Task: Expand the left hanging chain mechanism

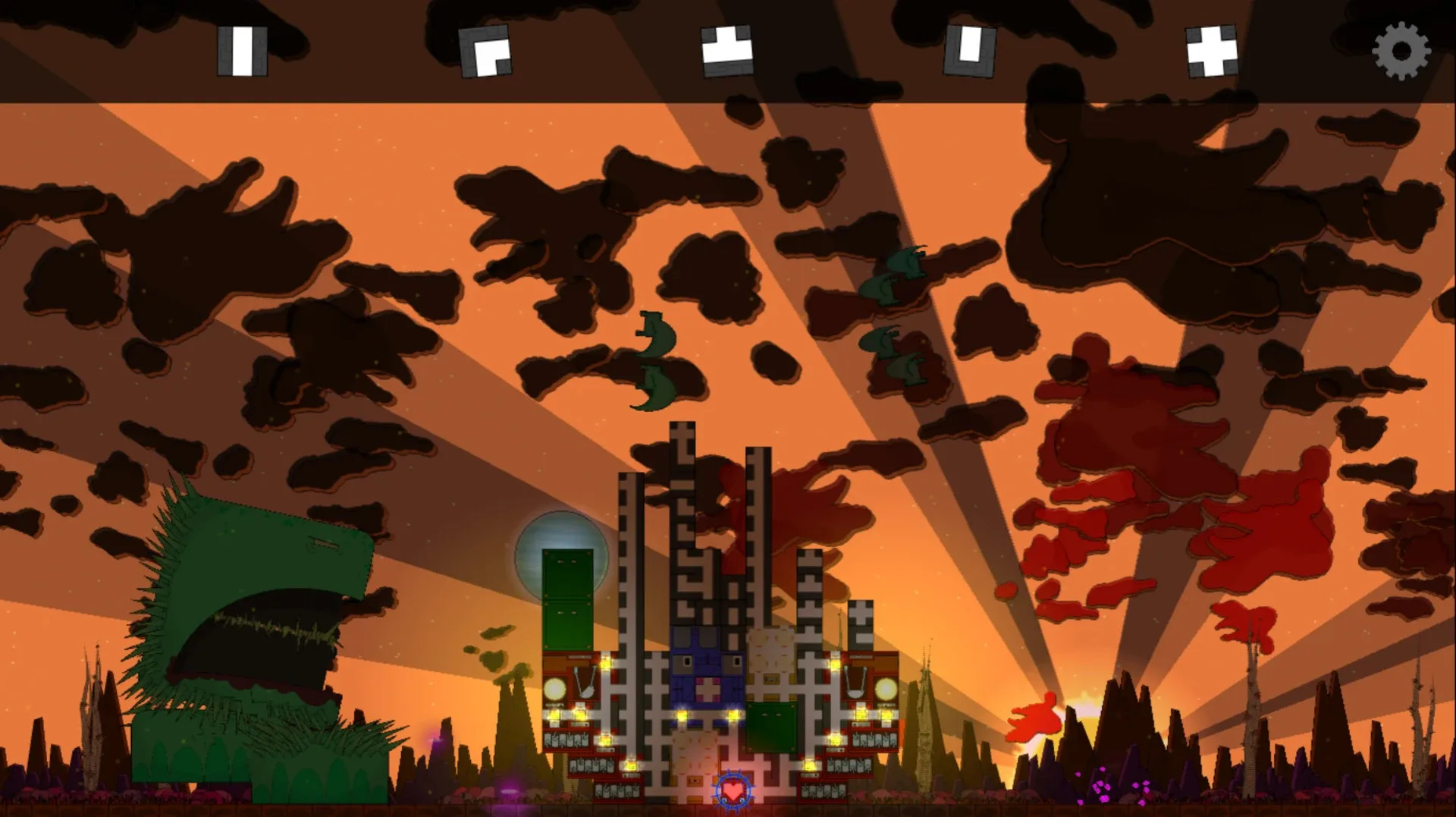Action: pyautogui.click(x=583, y=680)
